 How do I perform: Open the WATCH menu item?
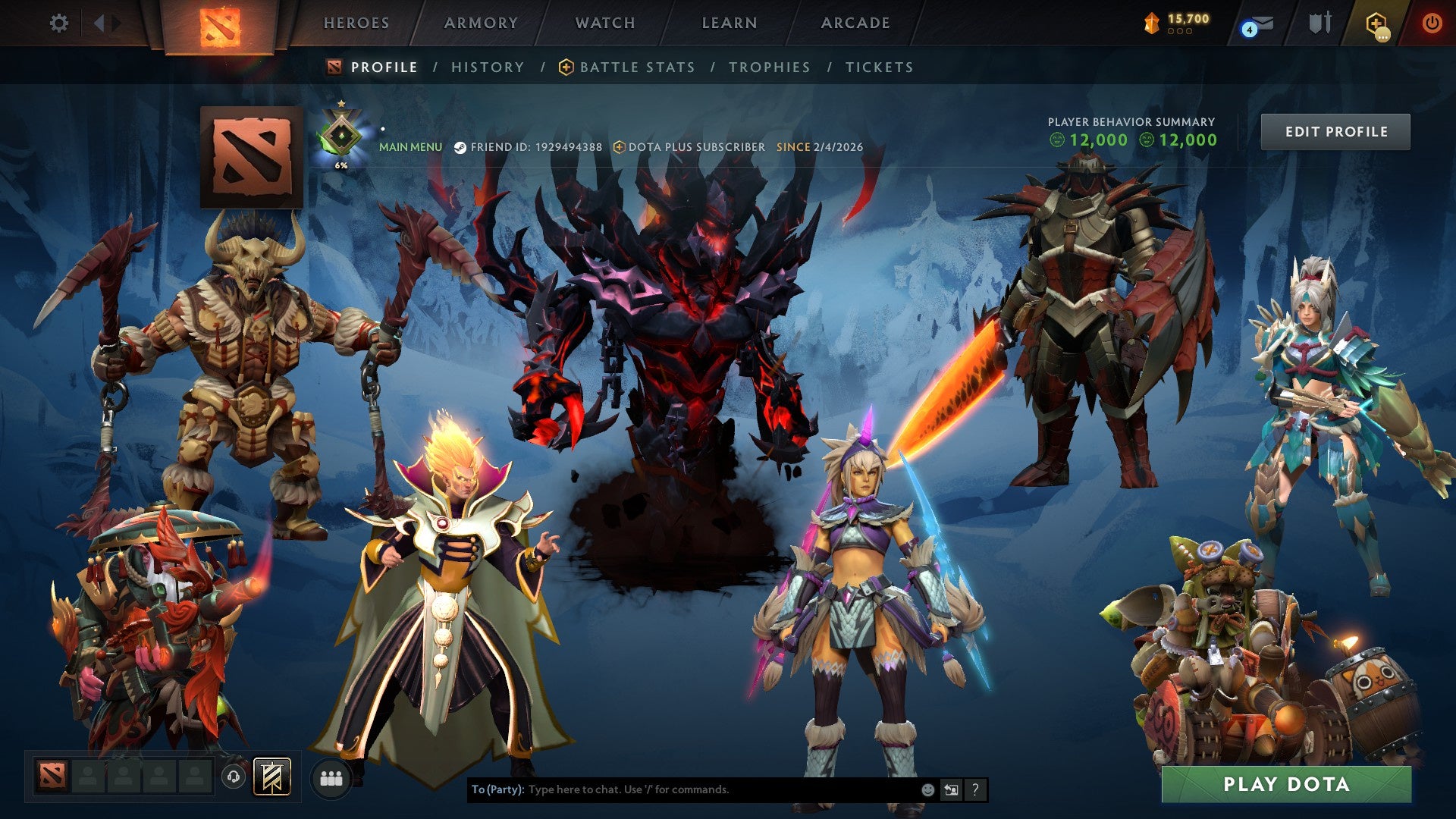coord(604,23)
